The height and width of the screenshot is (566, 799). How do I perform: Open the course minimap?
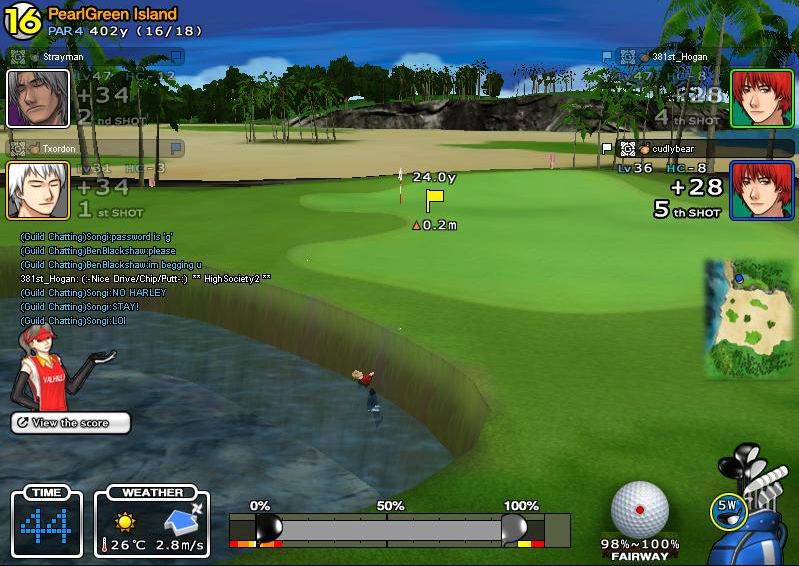click(739, 319)
